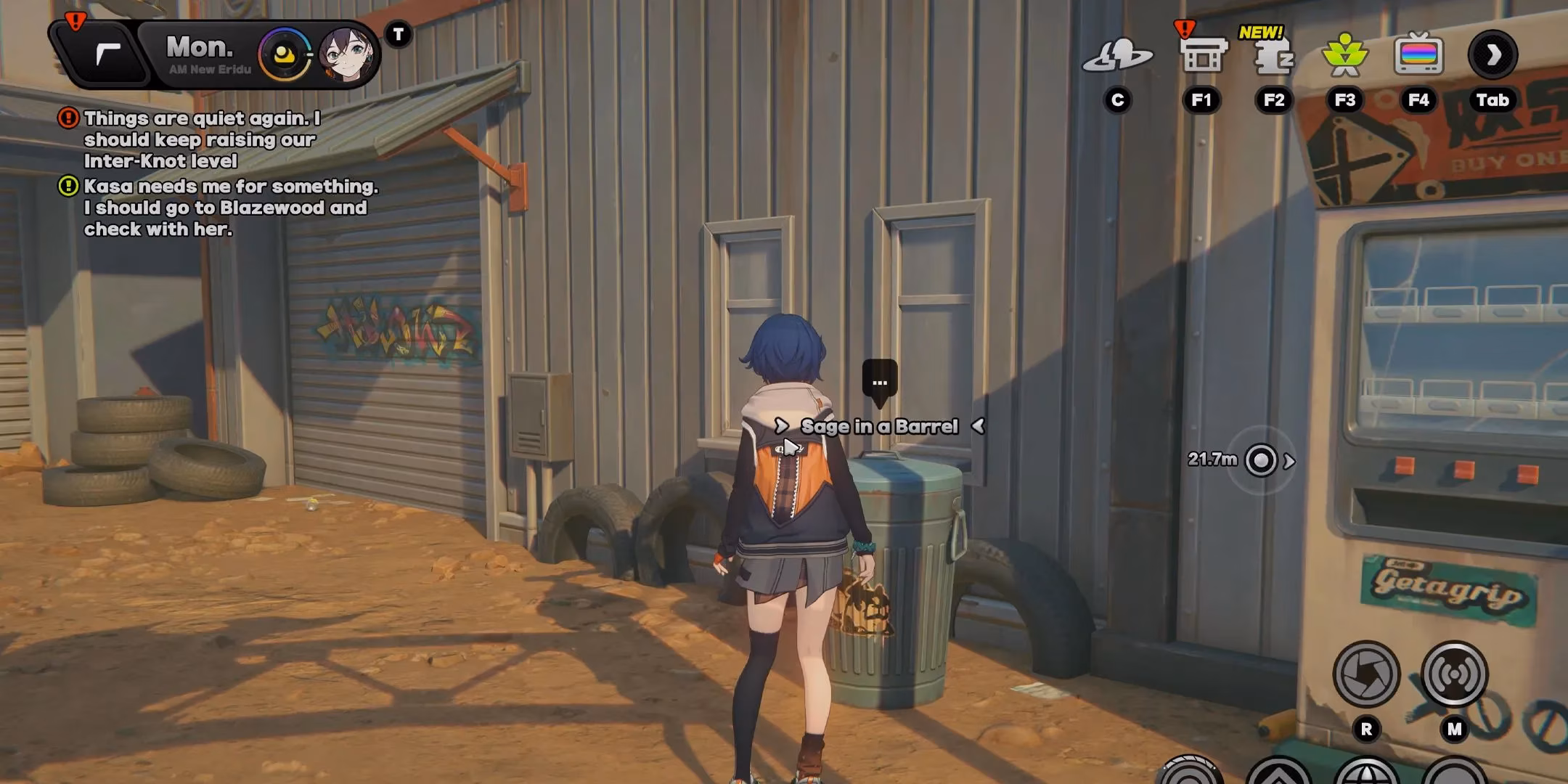Click the character portrait avatar
The image size is (1568, 784).
click(346, 54)
